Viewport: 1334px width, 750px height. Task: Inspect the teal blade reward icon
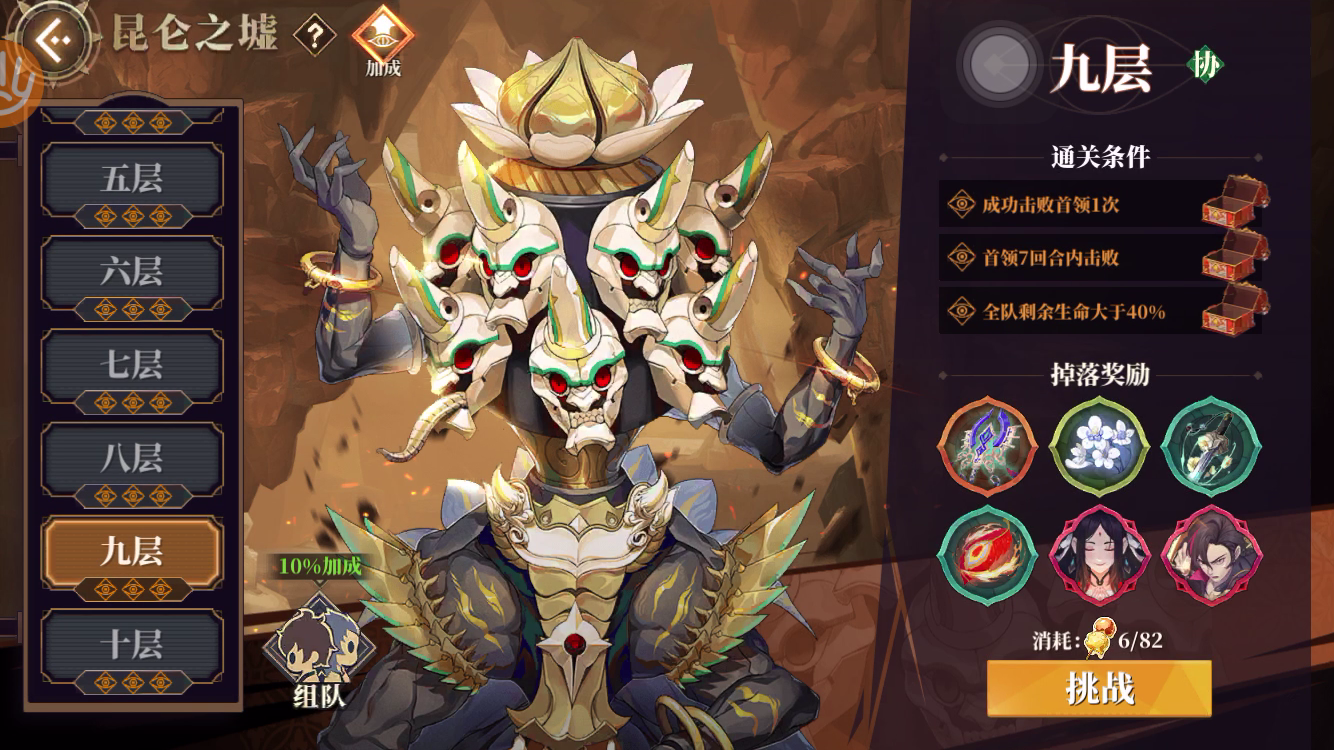pyautogui.click(x=1211, y=446)
